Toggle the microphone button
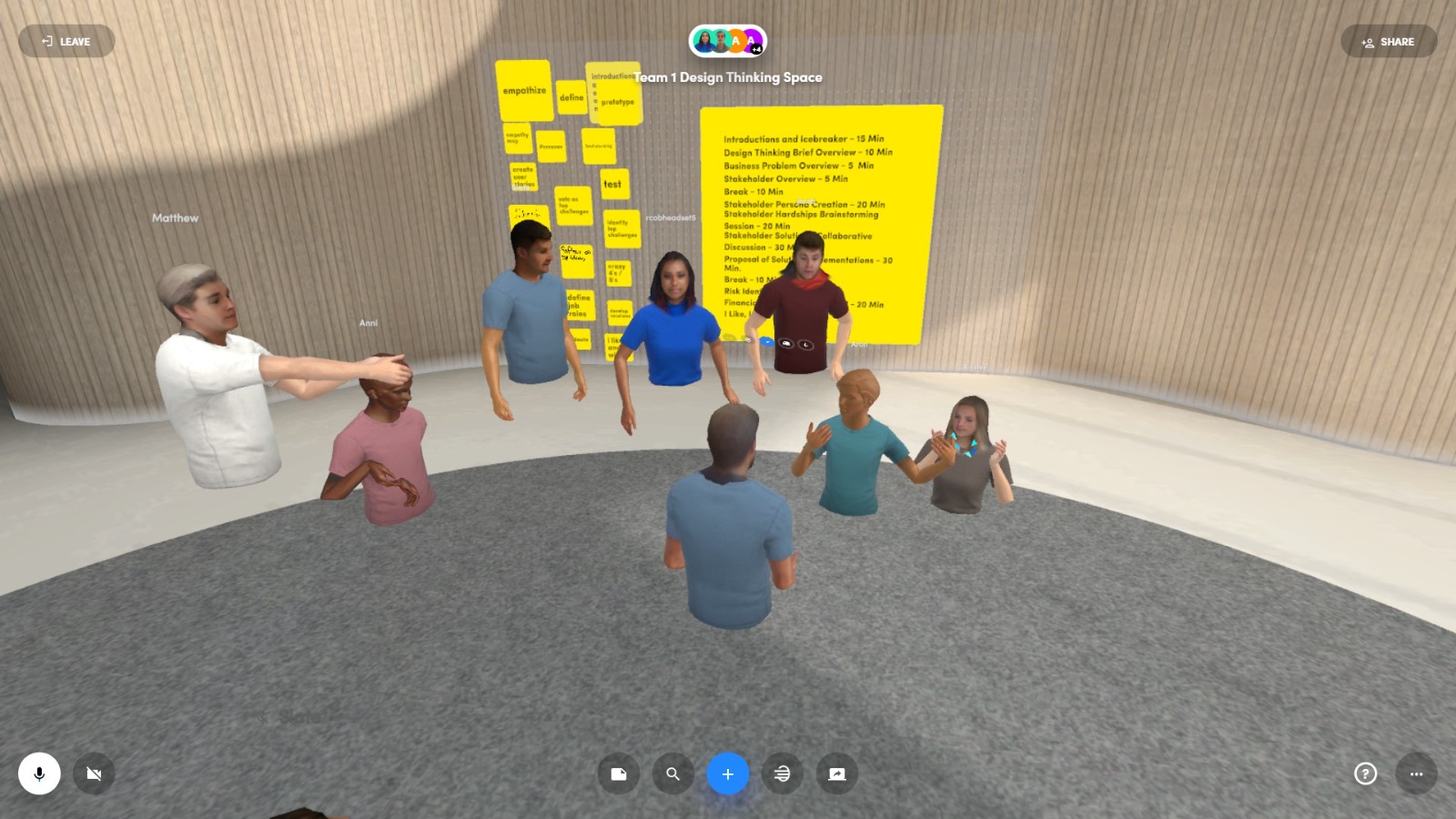 pos(39,773)
